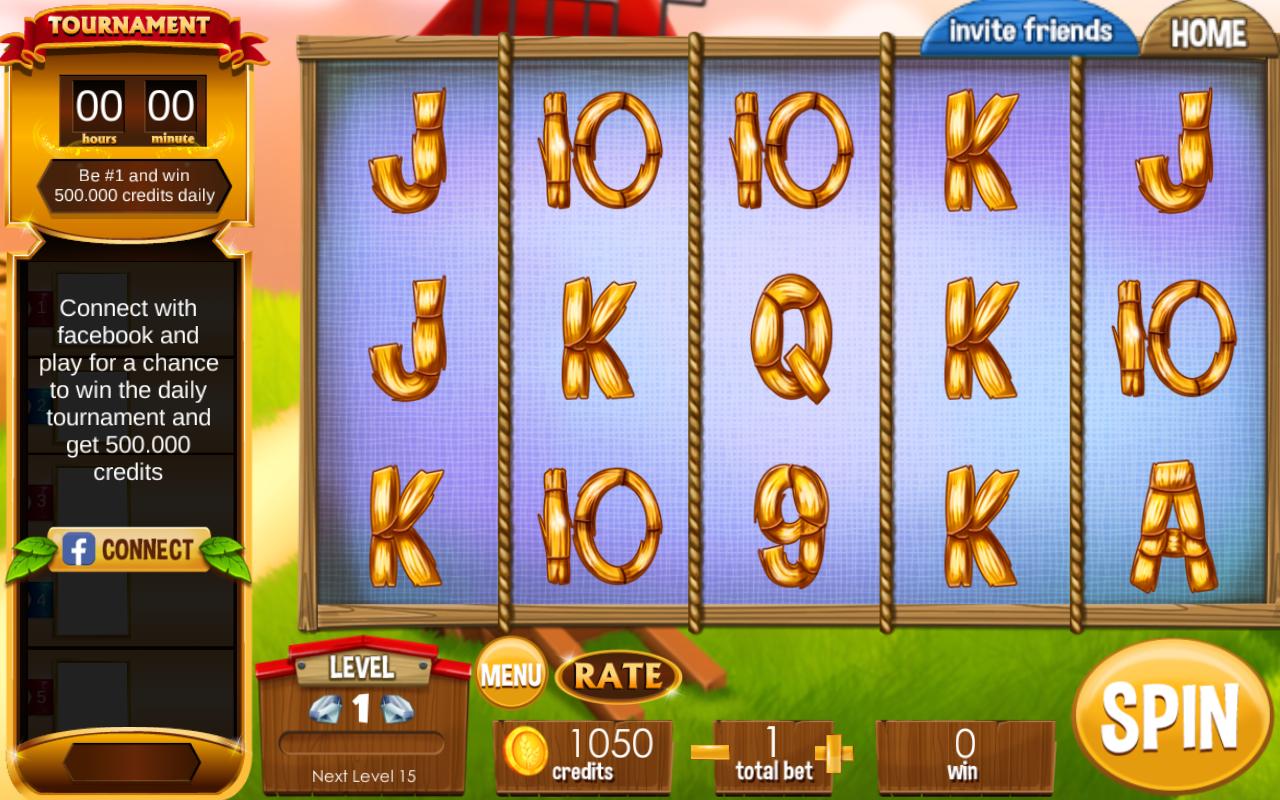Open the game MENU
Viewport: 1280px width, 800px height.
pos(512,674)
